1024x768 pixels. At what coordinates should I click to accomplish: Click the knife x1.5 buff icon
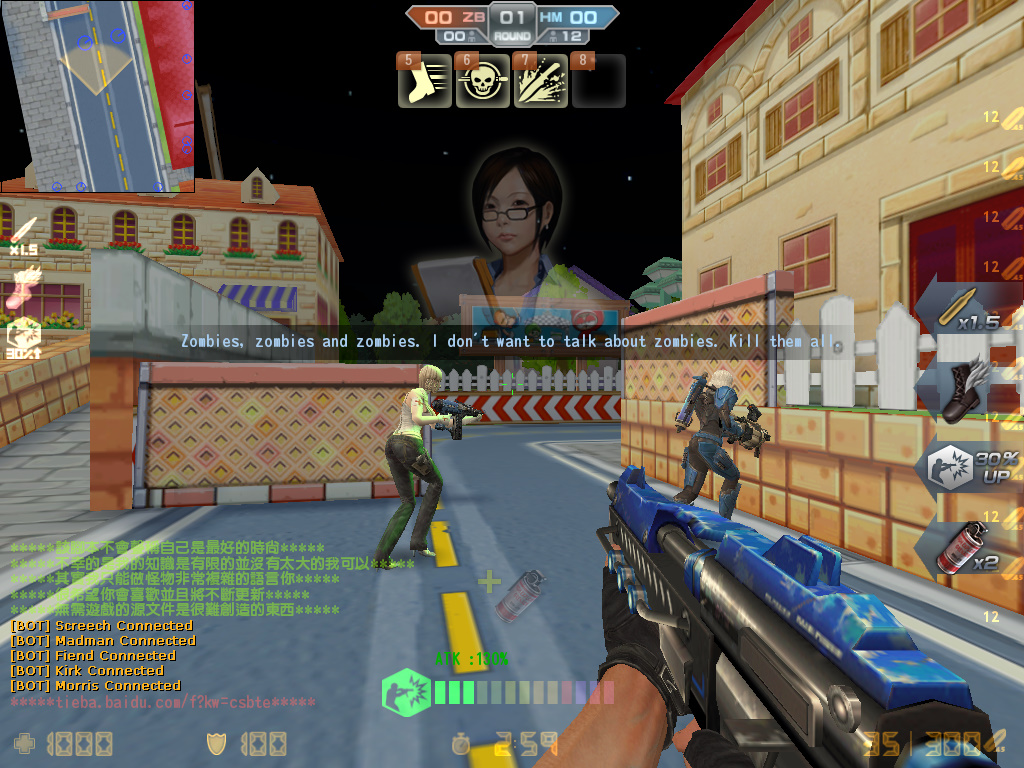pos(23,235)
